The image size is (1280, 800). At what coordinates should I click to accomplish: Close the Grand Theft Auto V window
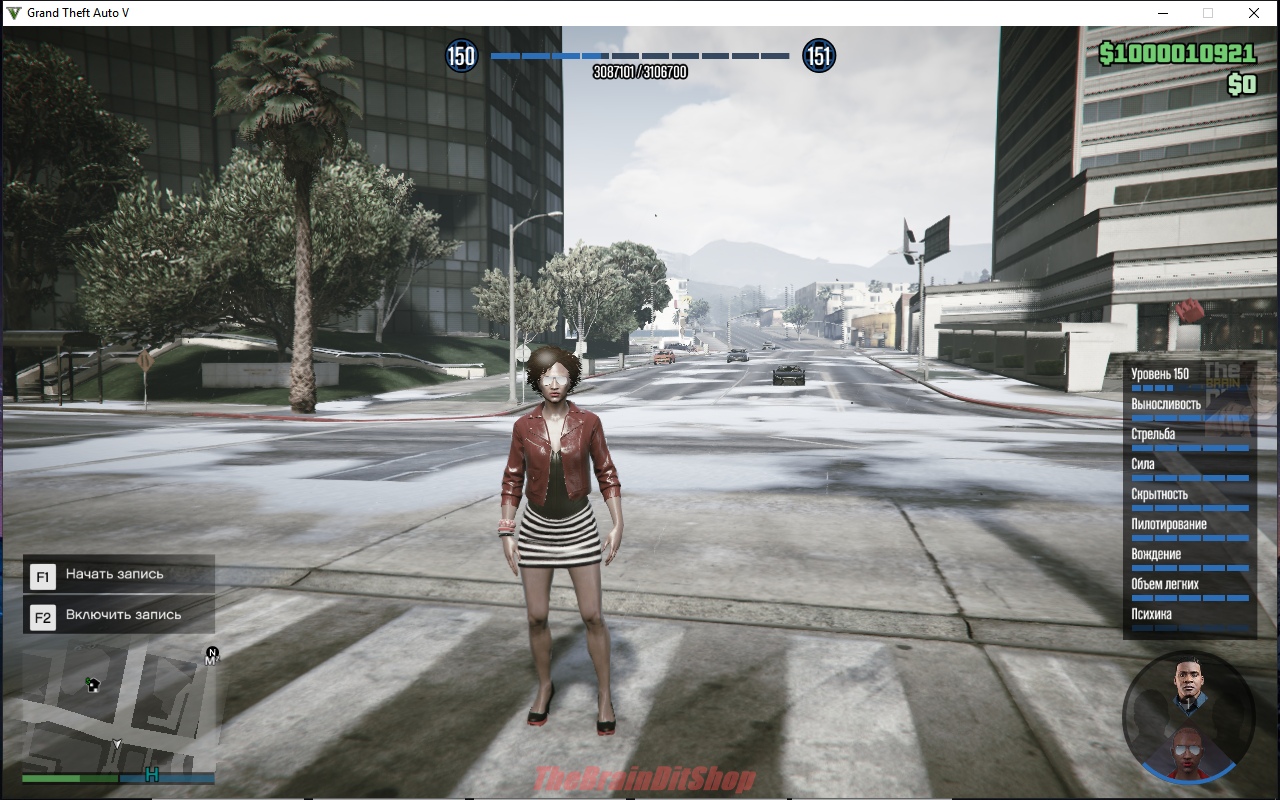point(1253,13)
